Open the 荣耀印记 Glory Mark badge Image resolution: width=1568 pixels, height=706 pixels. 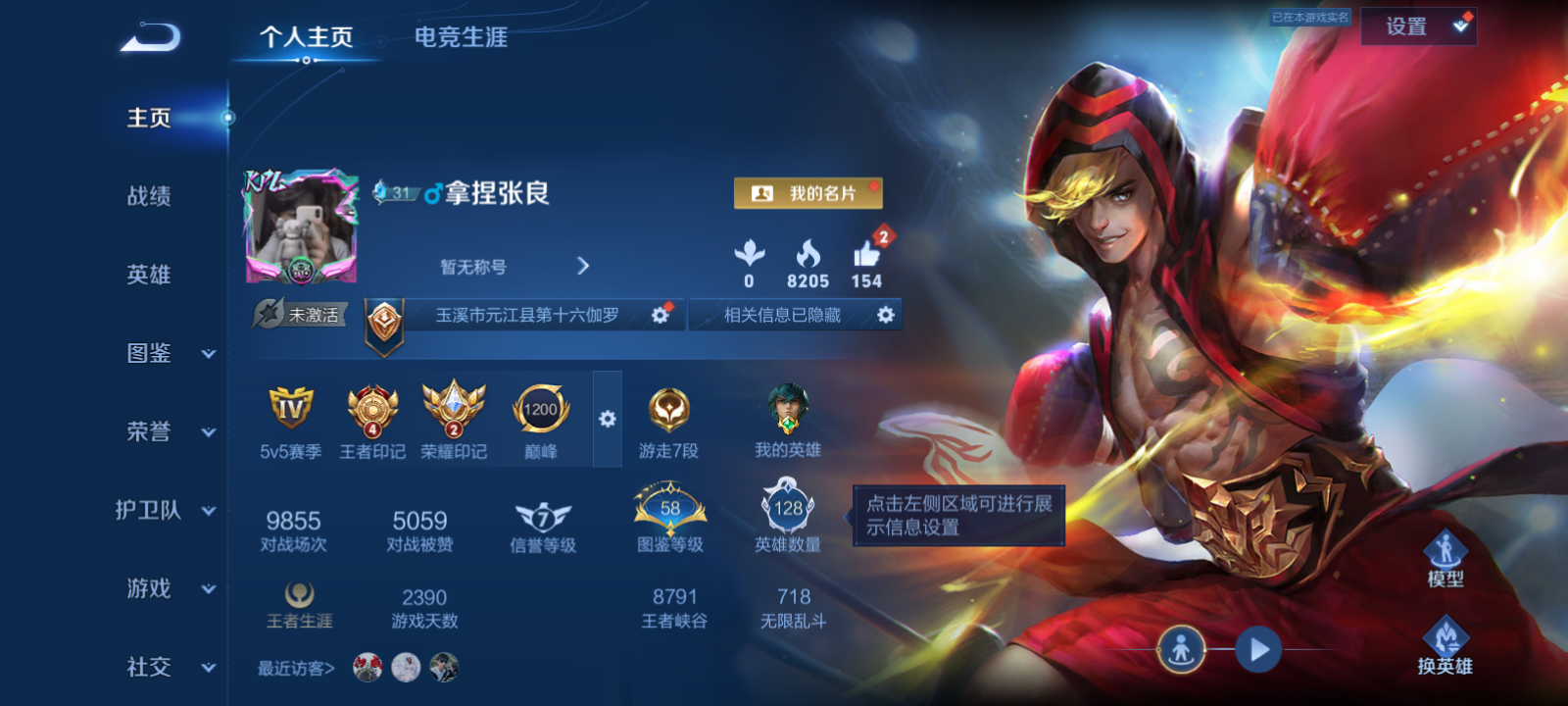[453, 412]
